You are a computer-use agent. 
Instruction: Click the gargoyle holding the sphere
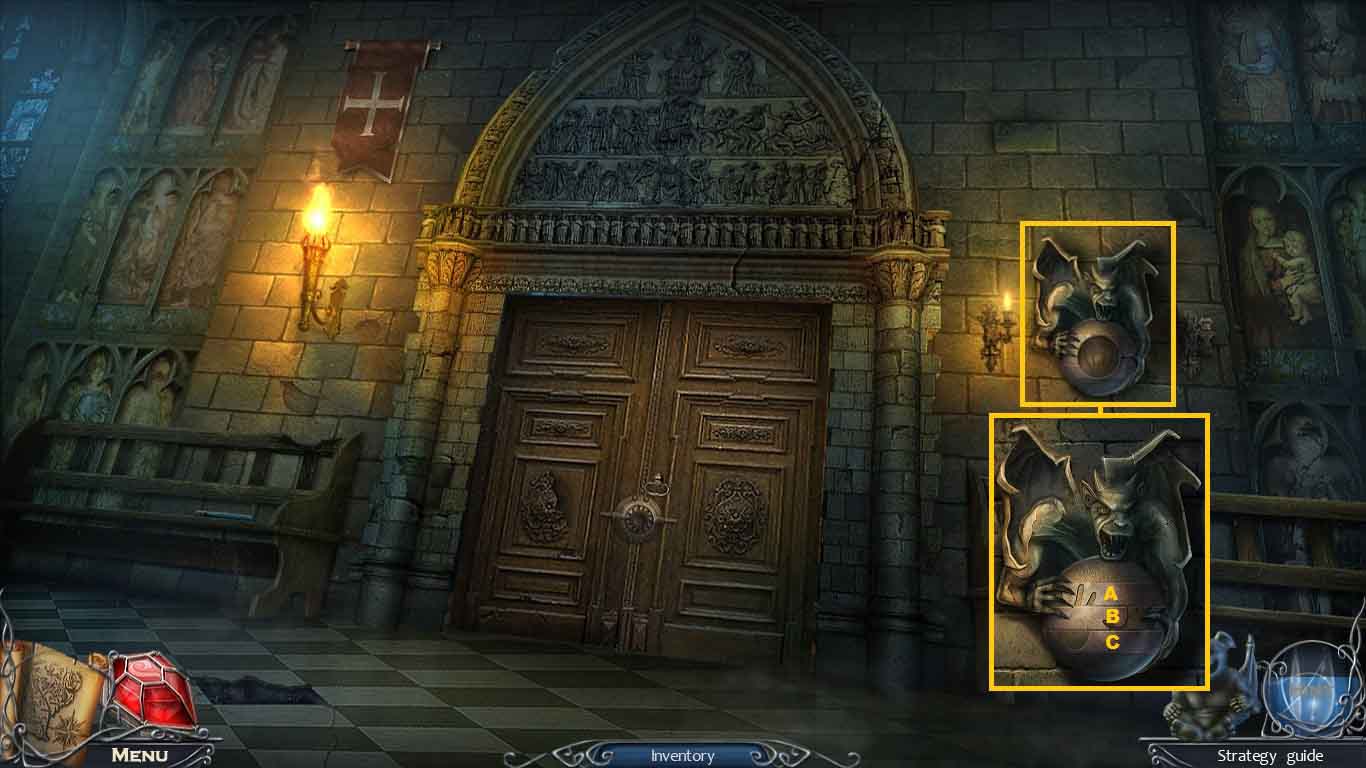1097,310
